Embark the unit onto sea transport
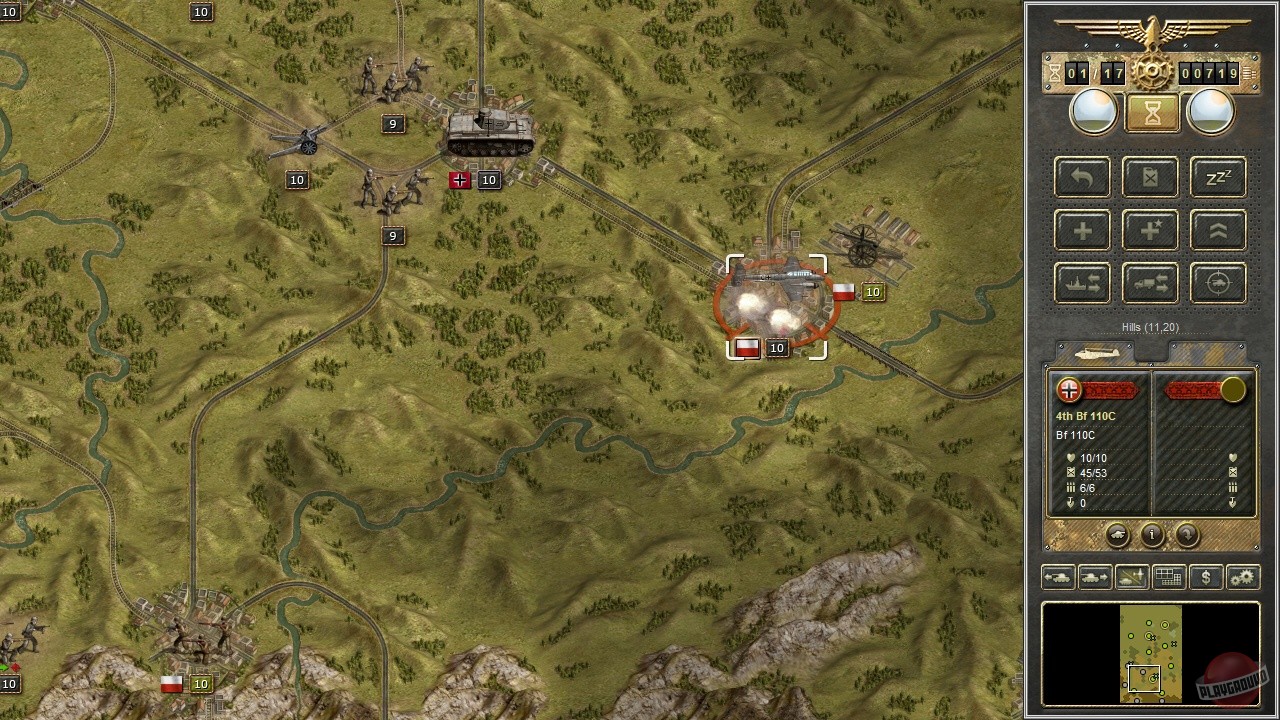Viewport: 1280px width, 720px height. [x=1081, y=283]
